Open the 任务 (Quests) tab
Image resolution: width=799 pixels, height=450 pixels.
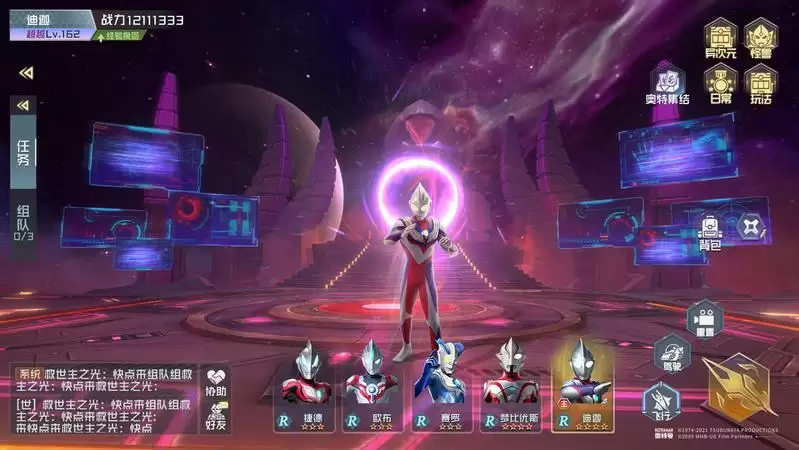[24, 152]
